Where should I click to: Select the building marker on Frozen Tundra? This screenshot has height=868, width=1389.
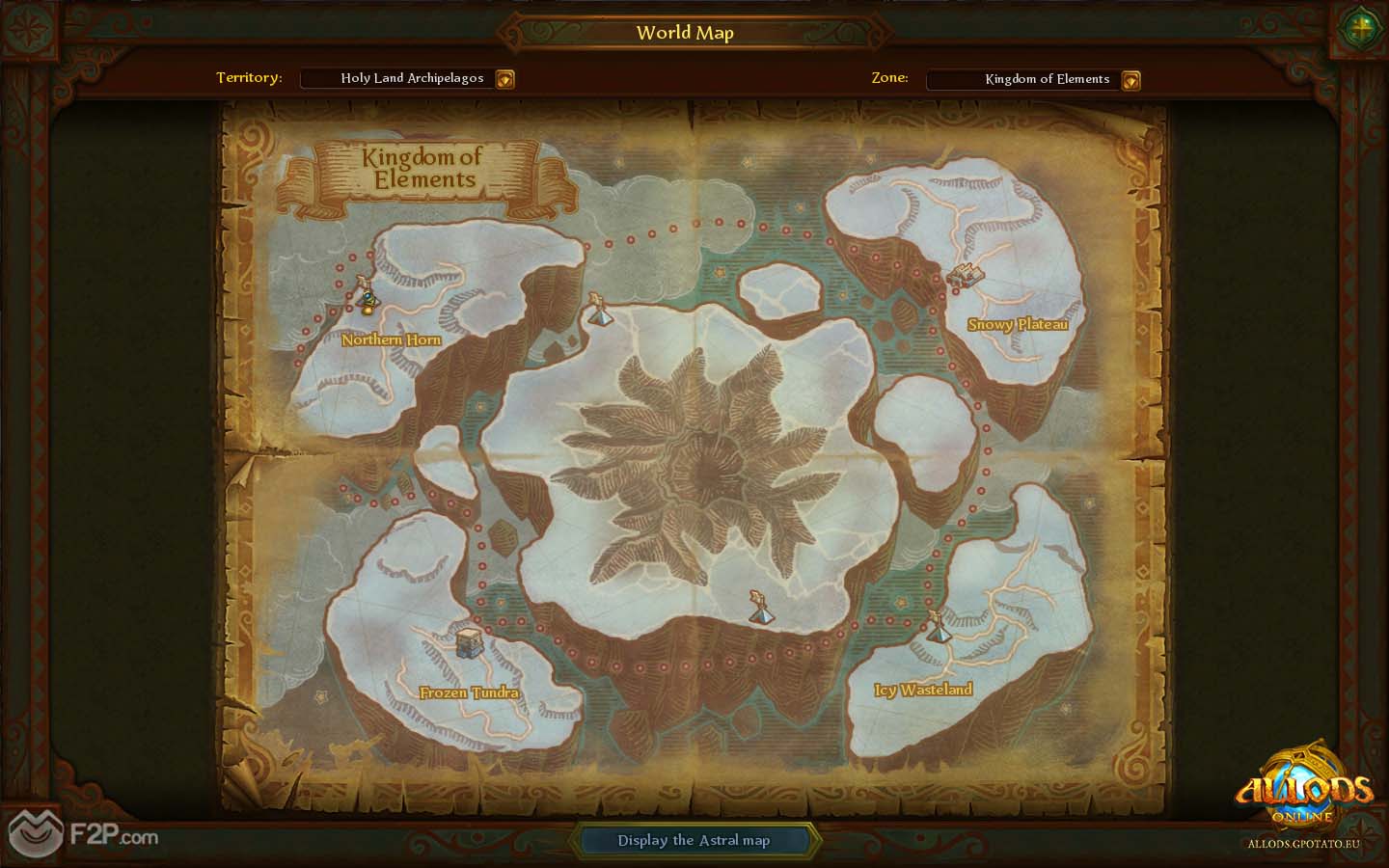pyautogui.click(x=469, y=641)
